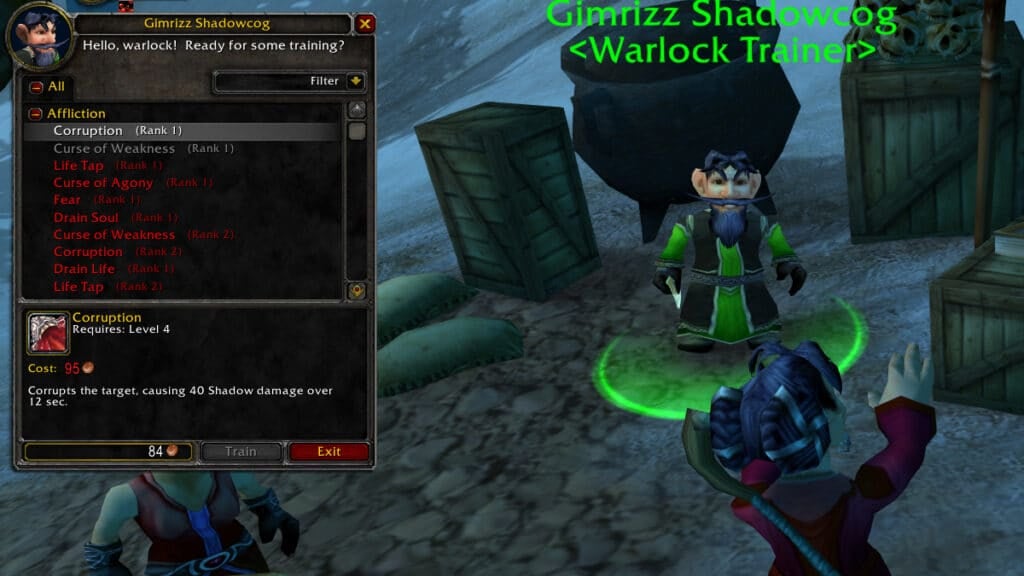Select Life Tap Rank 2 entry
The image size is (1024, 576).
[79, 287]
